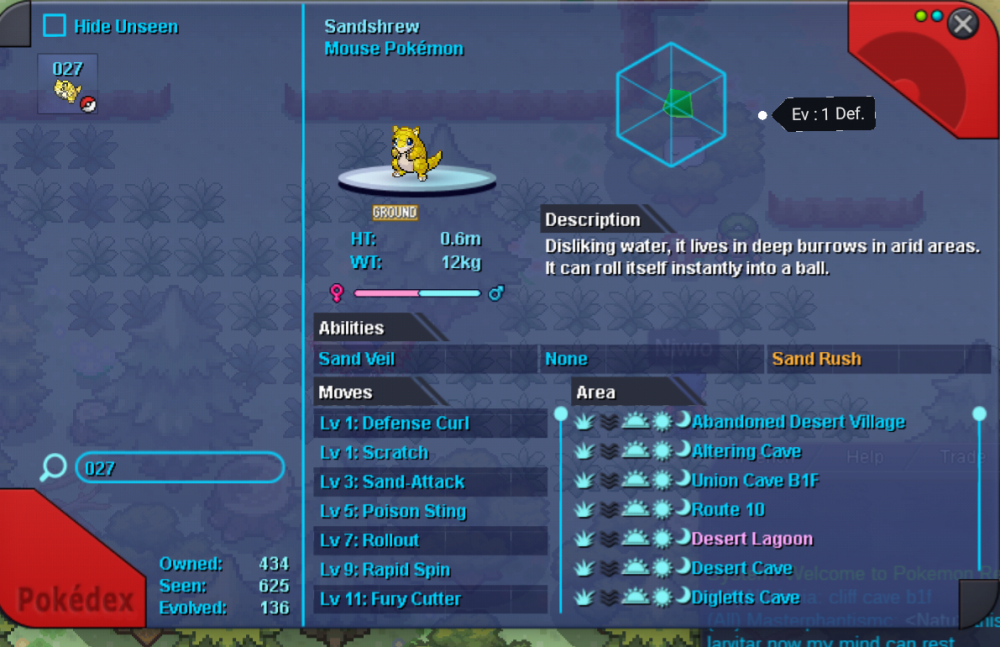Select the Sand Veil ability

tap(357, 359)
